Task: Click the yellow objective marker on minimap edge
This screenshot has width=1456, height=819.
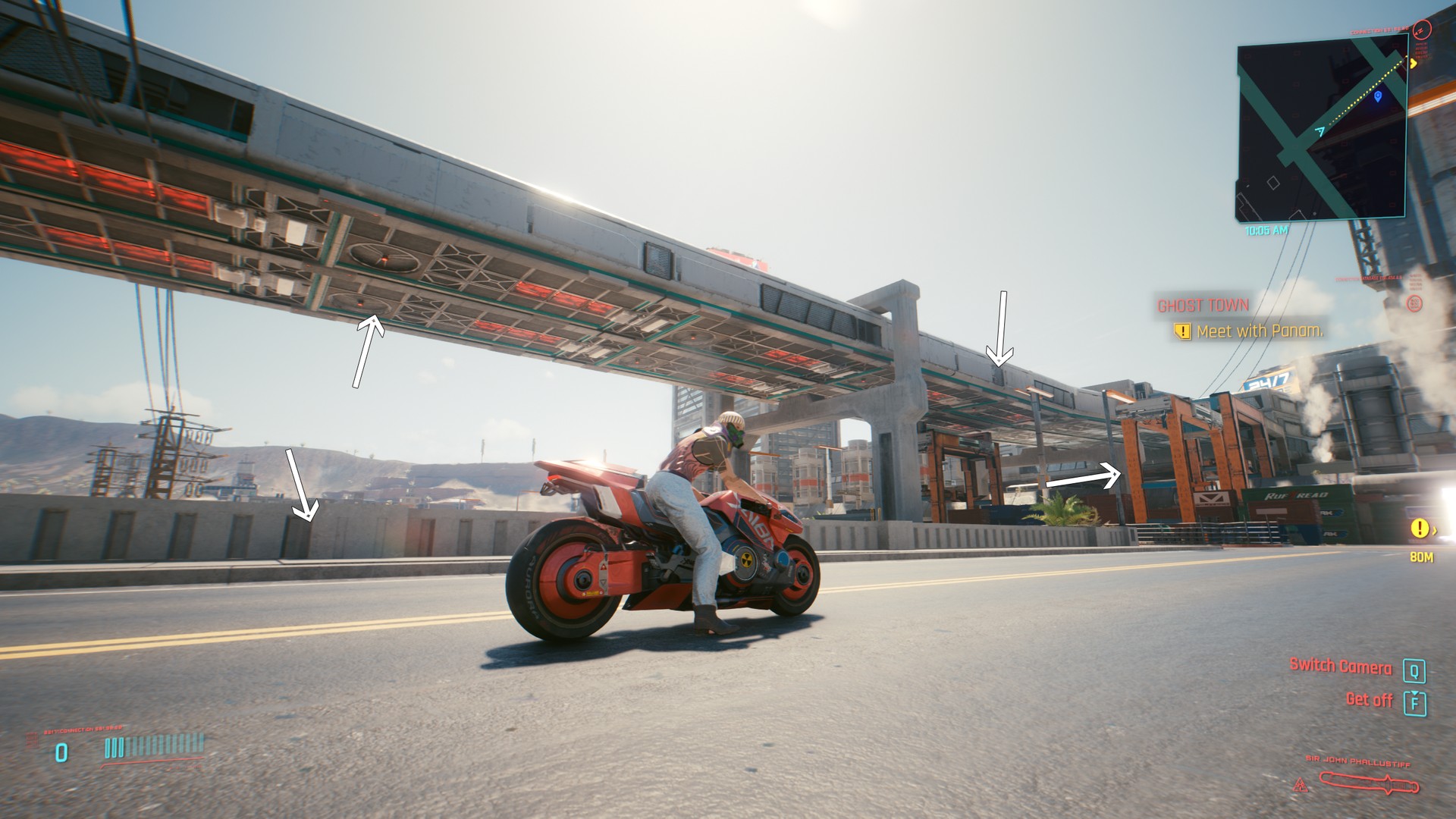Action: tap(1414, 64)
